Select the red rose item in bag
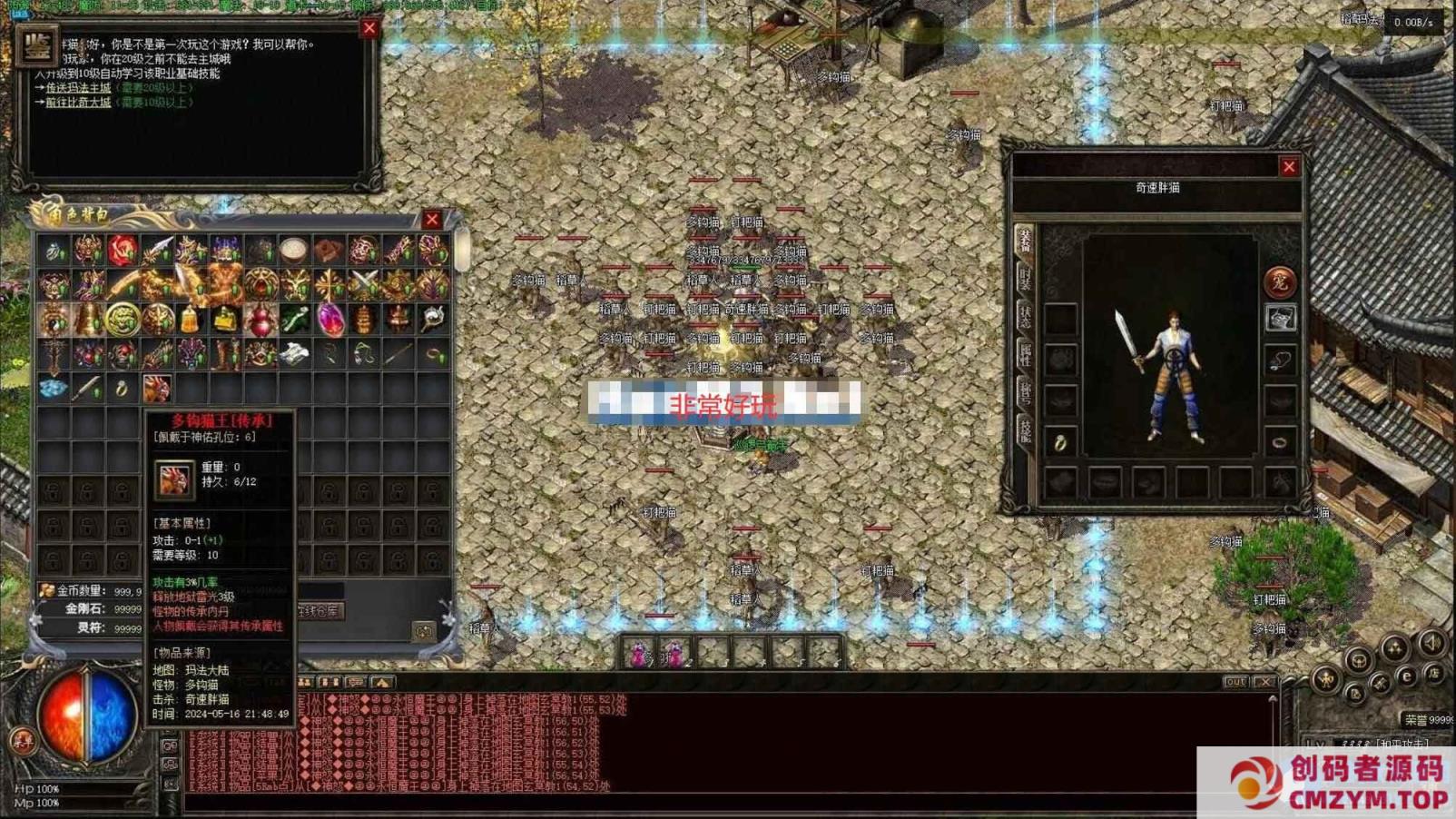 pos(123,249)
